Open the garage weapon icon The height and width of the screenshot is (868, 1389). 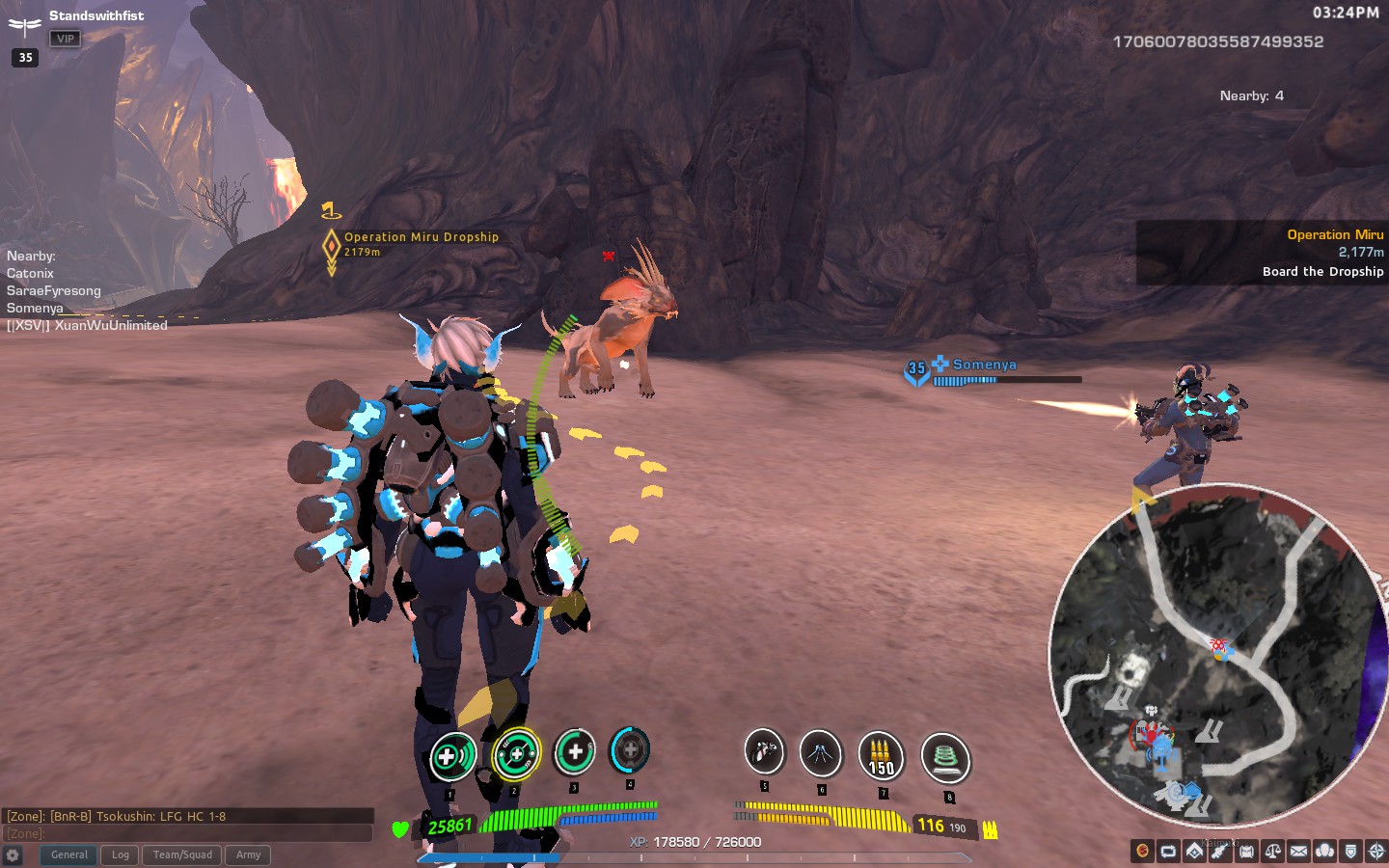click(1221, 852)
